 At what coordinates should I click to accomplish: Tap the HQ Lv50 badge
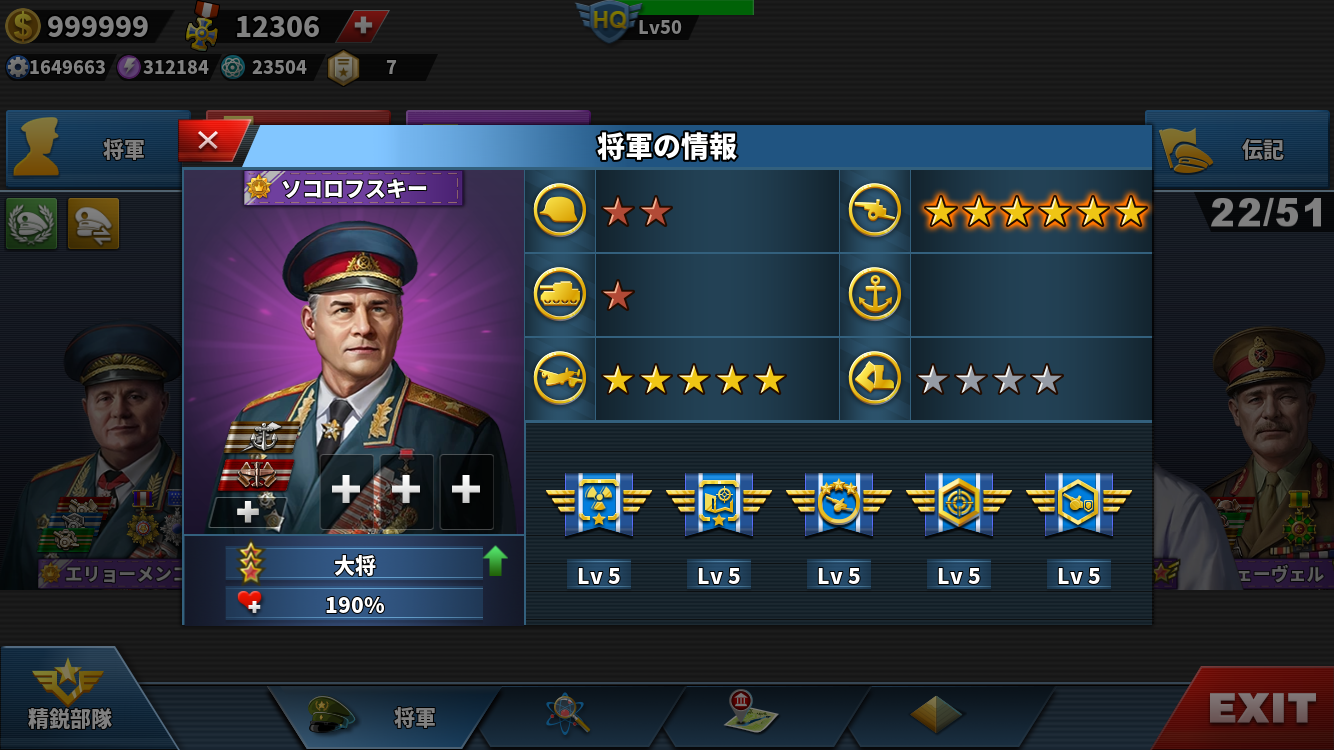click(x=610, y=22)
